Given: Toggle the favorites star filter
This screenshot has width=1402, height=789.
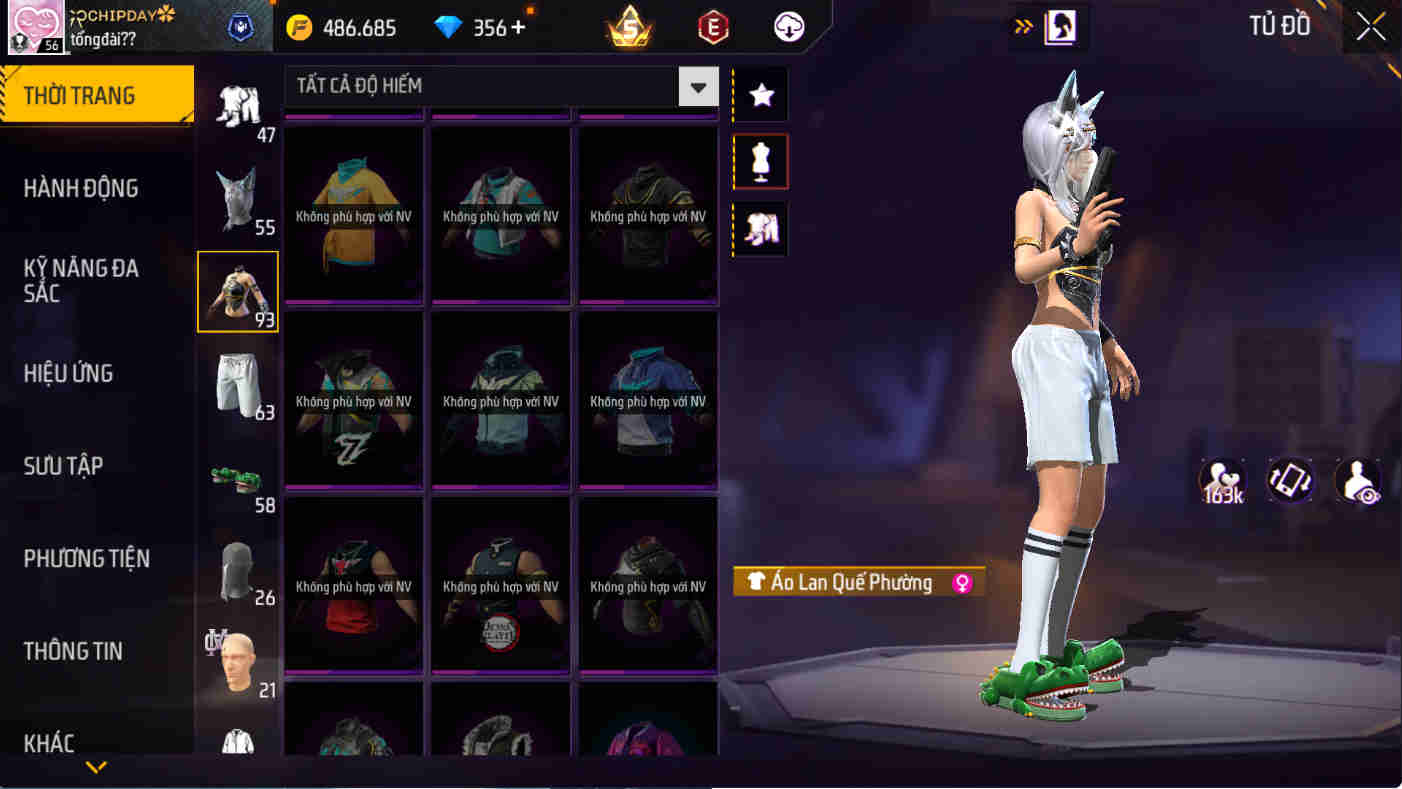Looking at the screenshot, I should [759, 95].
